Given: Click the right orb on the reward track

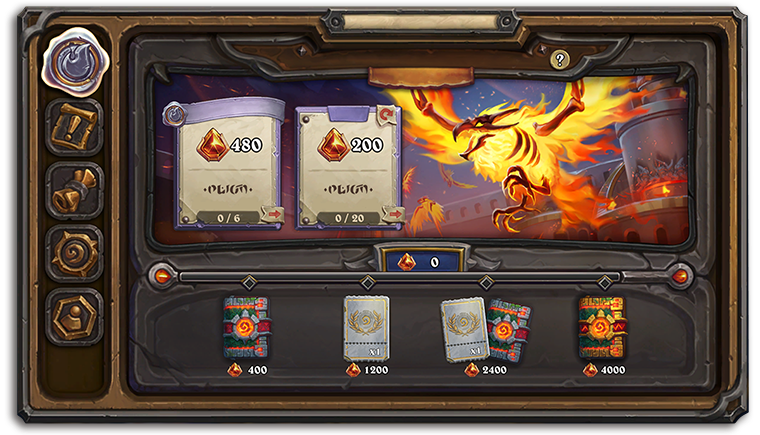Looking at the screenshot, I should coord(681,274).
